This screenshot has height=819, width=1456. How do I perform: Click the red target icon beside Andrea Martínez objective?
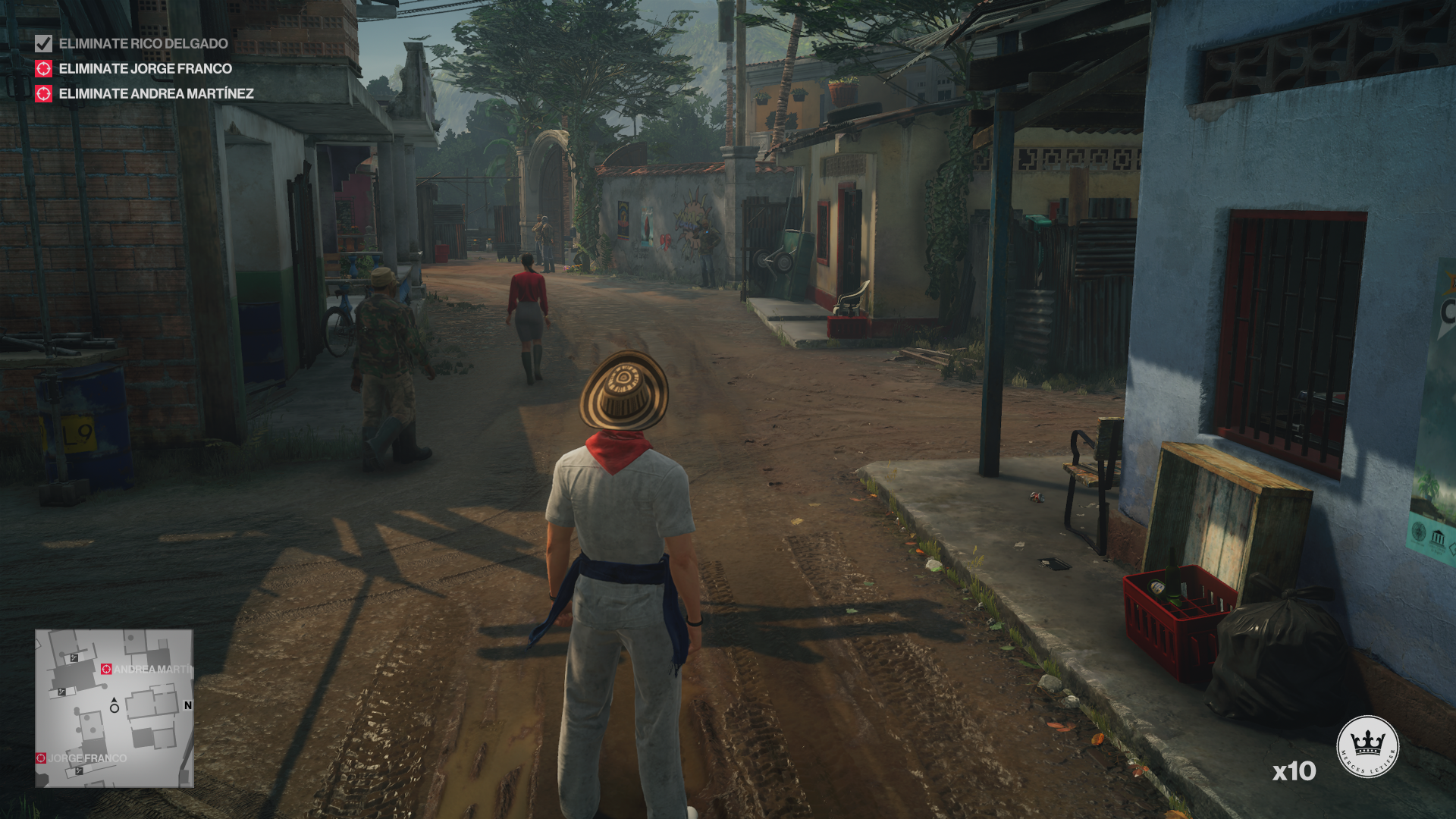click(44, 95)
